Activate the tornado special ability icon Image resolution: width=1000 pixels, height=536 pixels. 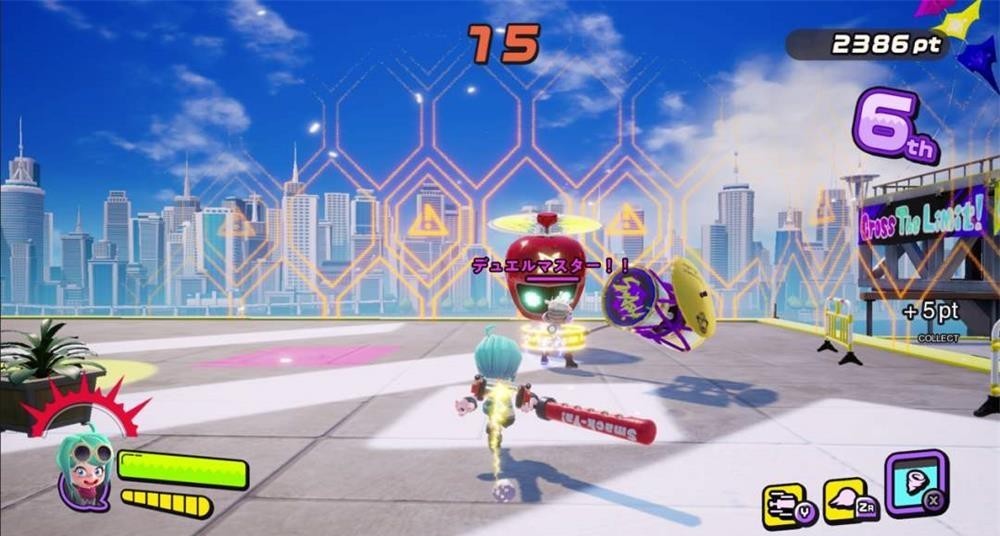coord(915,480)
